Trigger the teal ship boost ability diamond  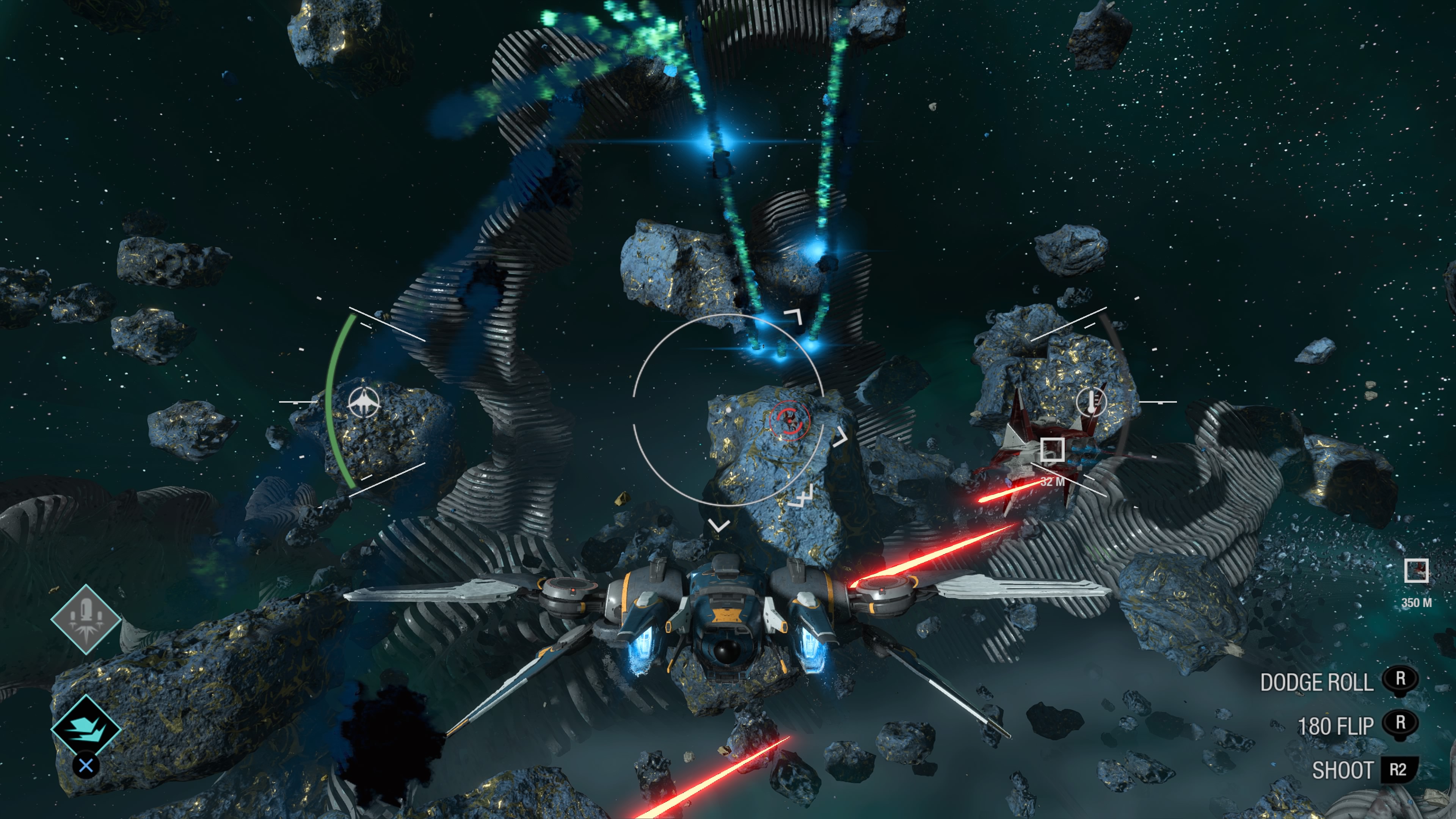(x=86, y=728)
